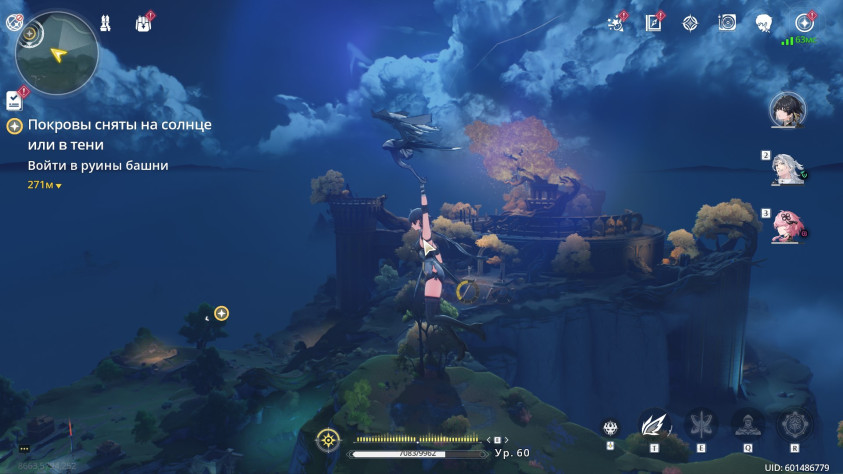Use the resonance skill icon labeled E
Viewport: 843px width, 474px height.
click(699, 426)
